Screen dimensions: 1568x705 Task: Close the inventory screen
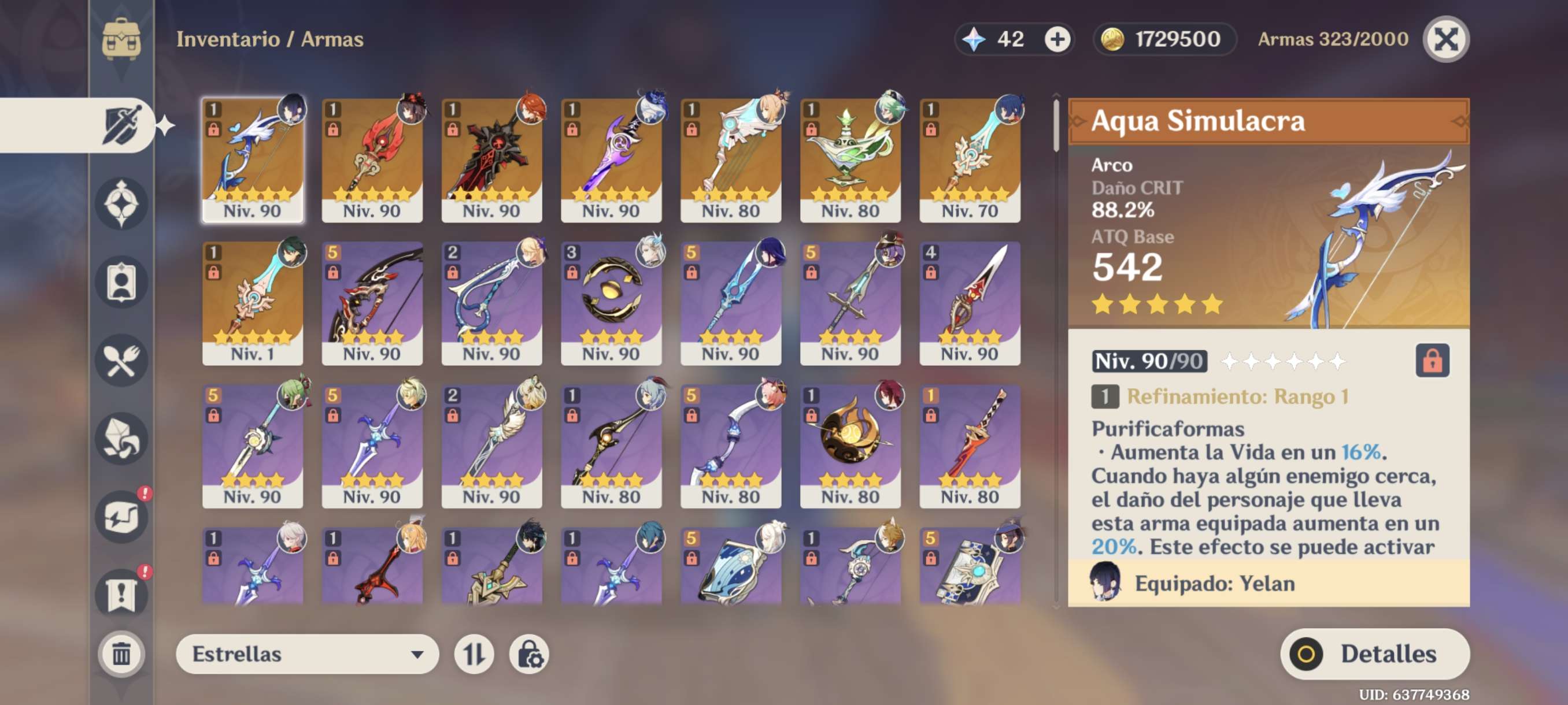(1445, 39)
